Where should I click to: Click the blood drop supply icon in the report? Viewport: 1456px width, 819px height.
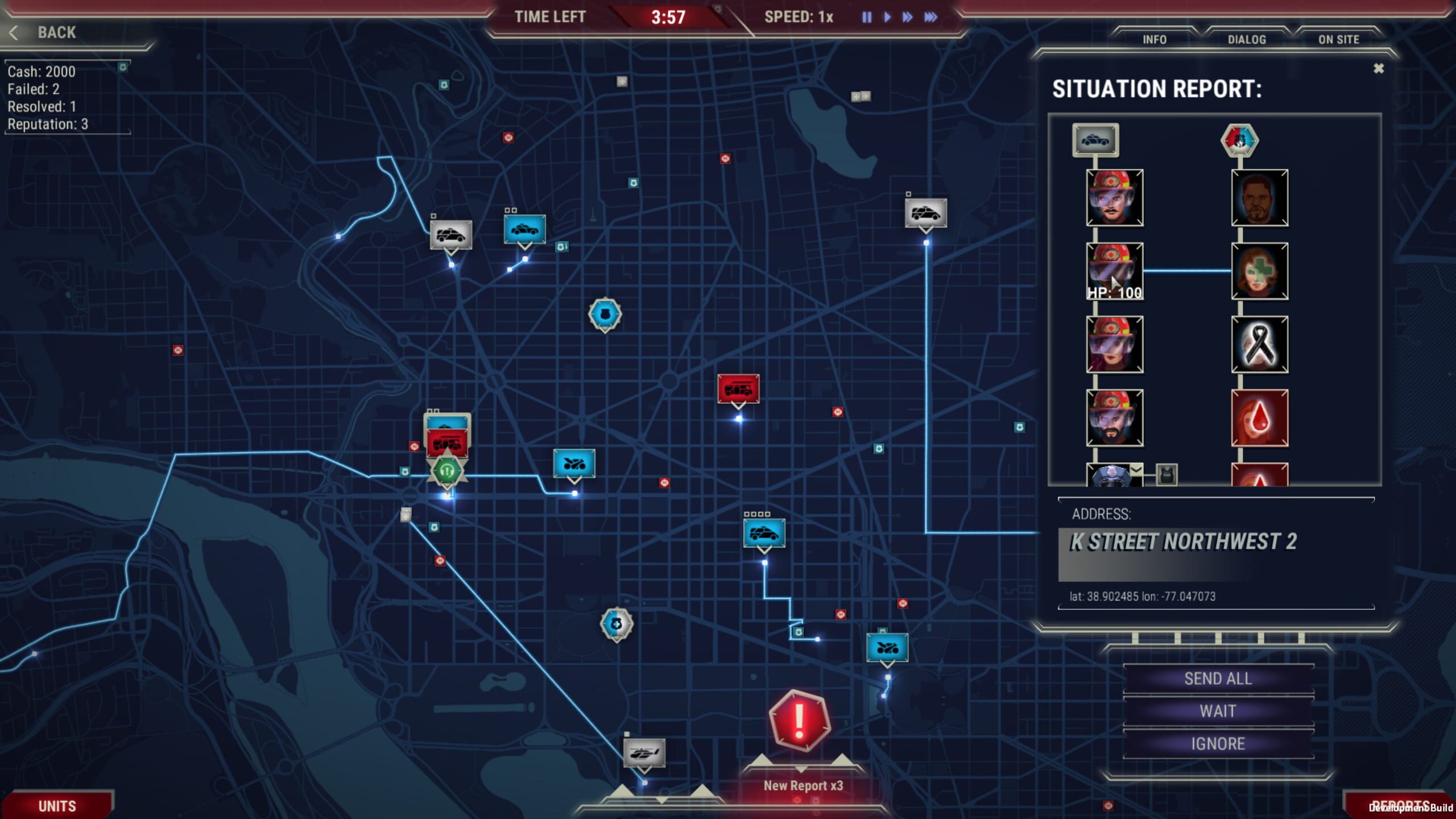tap(1259, 417)
